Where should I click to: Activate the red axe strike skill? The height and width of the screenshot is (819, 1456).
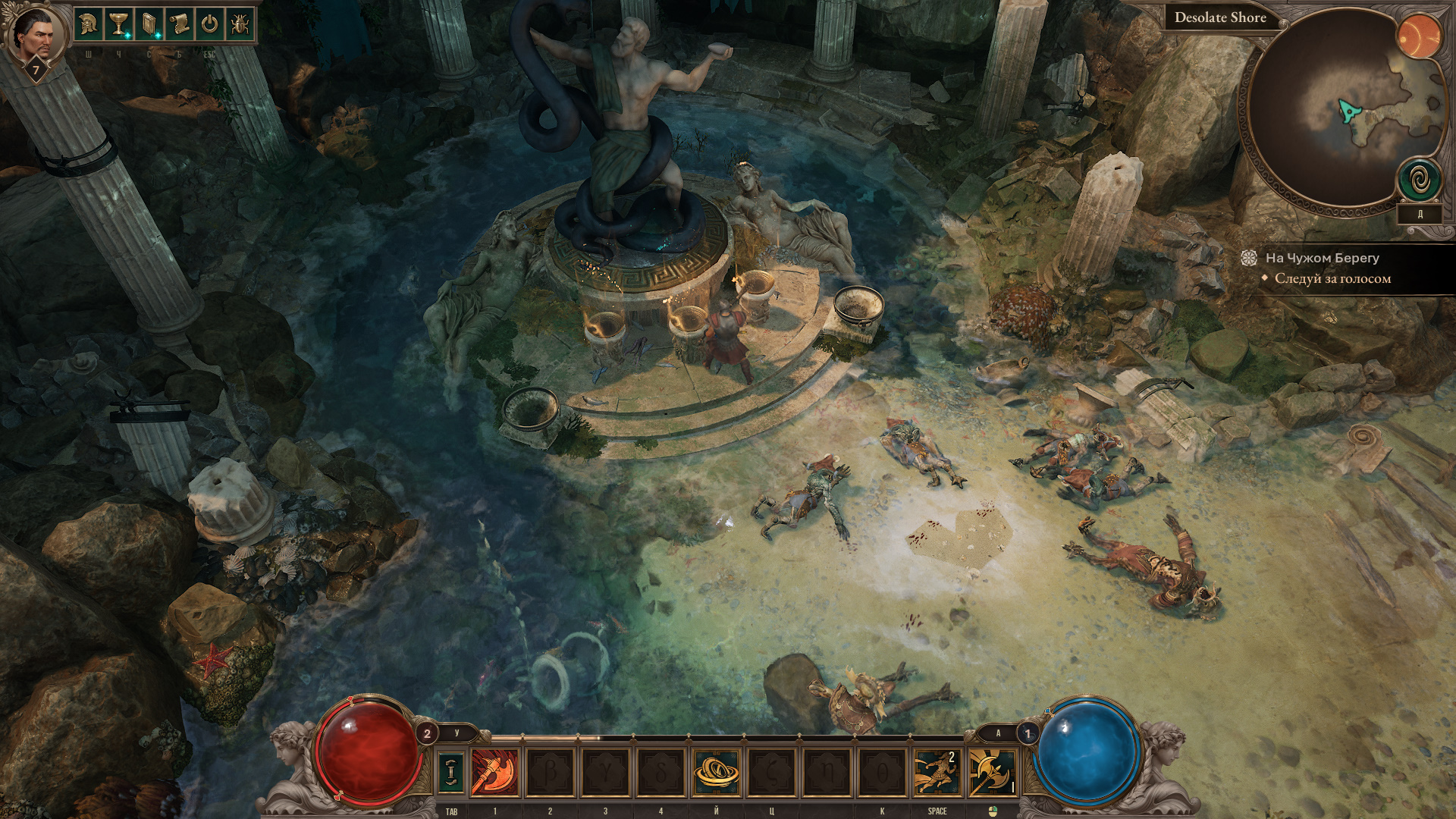click(x=495, y=772)
